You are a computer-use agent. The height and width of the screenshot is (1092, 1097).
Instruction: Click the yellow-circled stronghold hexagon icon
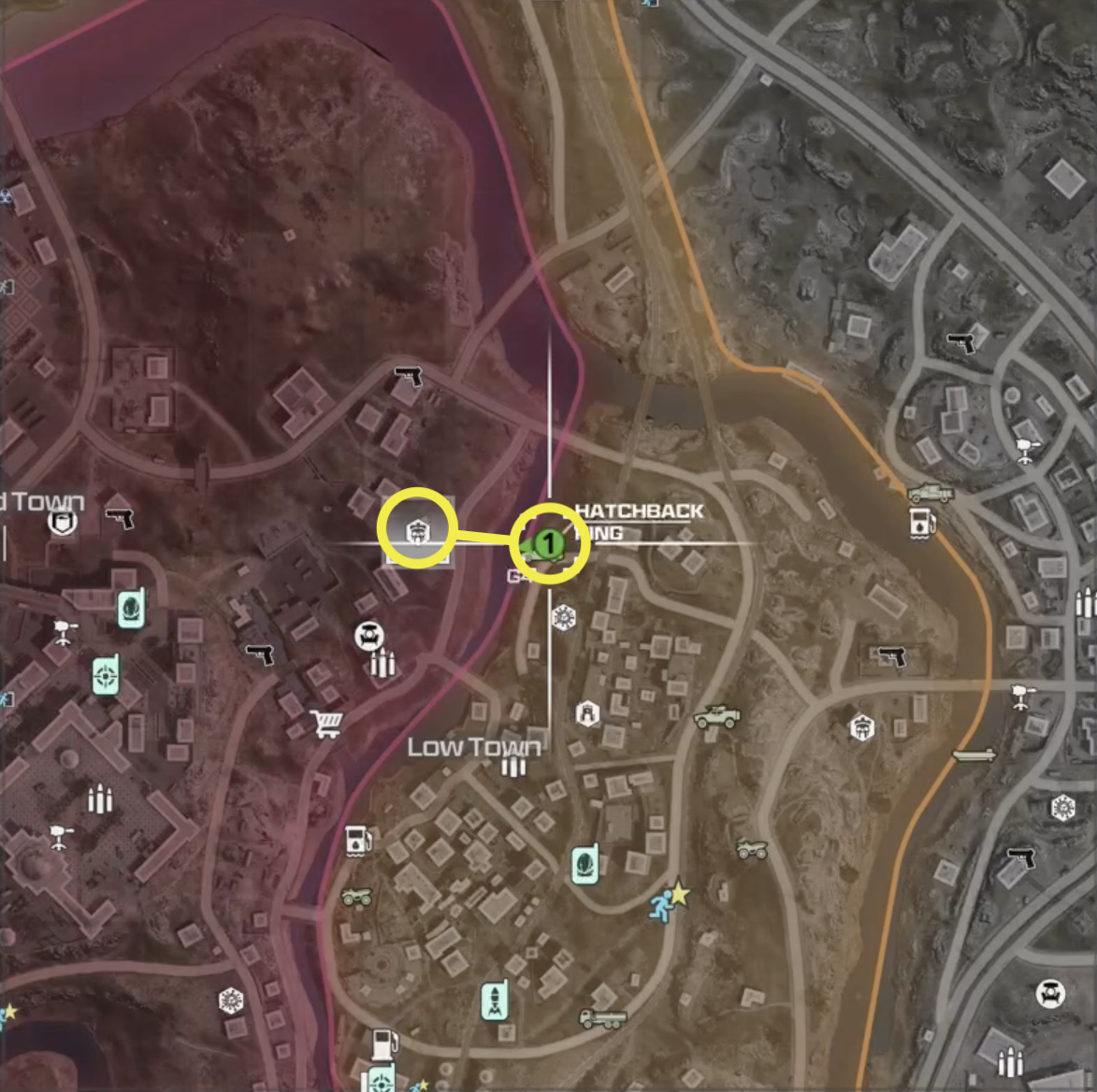pyautogui.click(x=416, y=530)
